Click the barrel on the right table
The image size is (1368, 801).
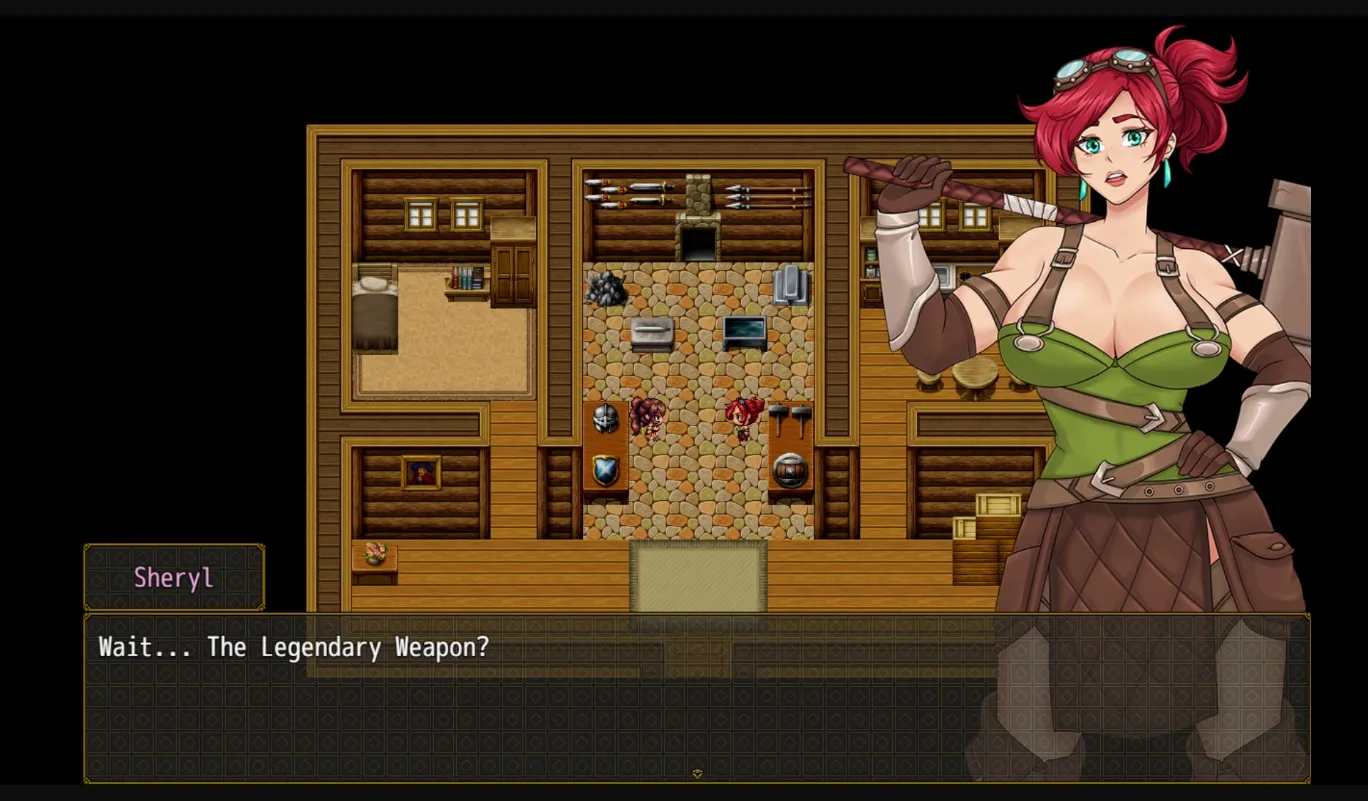[x=790, y=470]
